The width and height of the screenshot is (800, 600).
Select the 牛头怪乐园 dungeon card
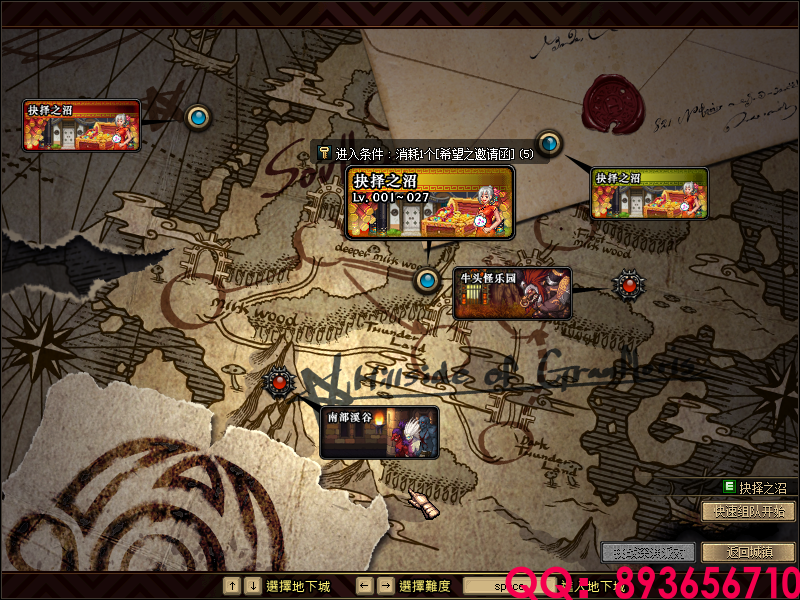click(x=512, y=293)
